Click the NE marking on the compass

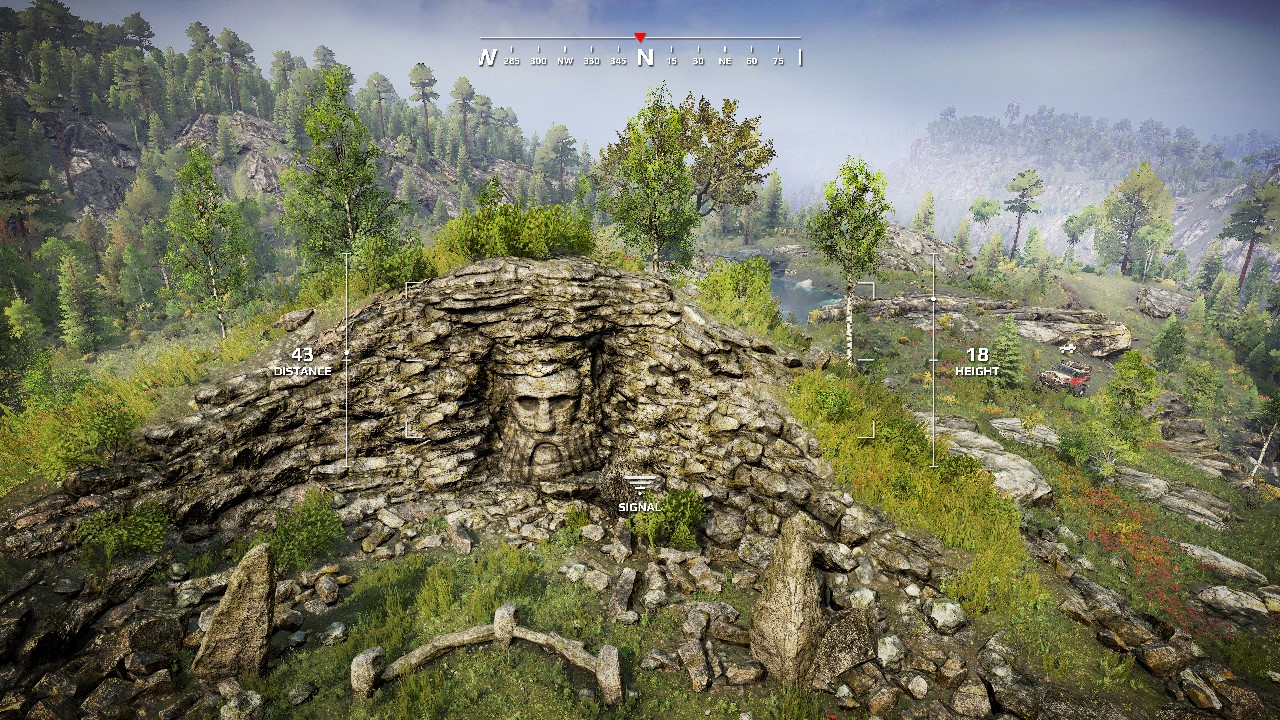(x=725, y=60)
